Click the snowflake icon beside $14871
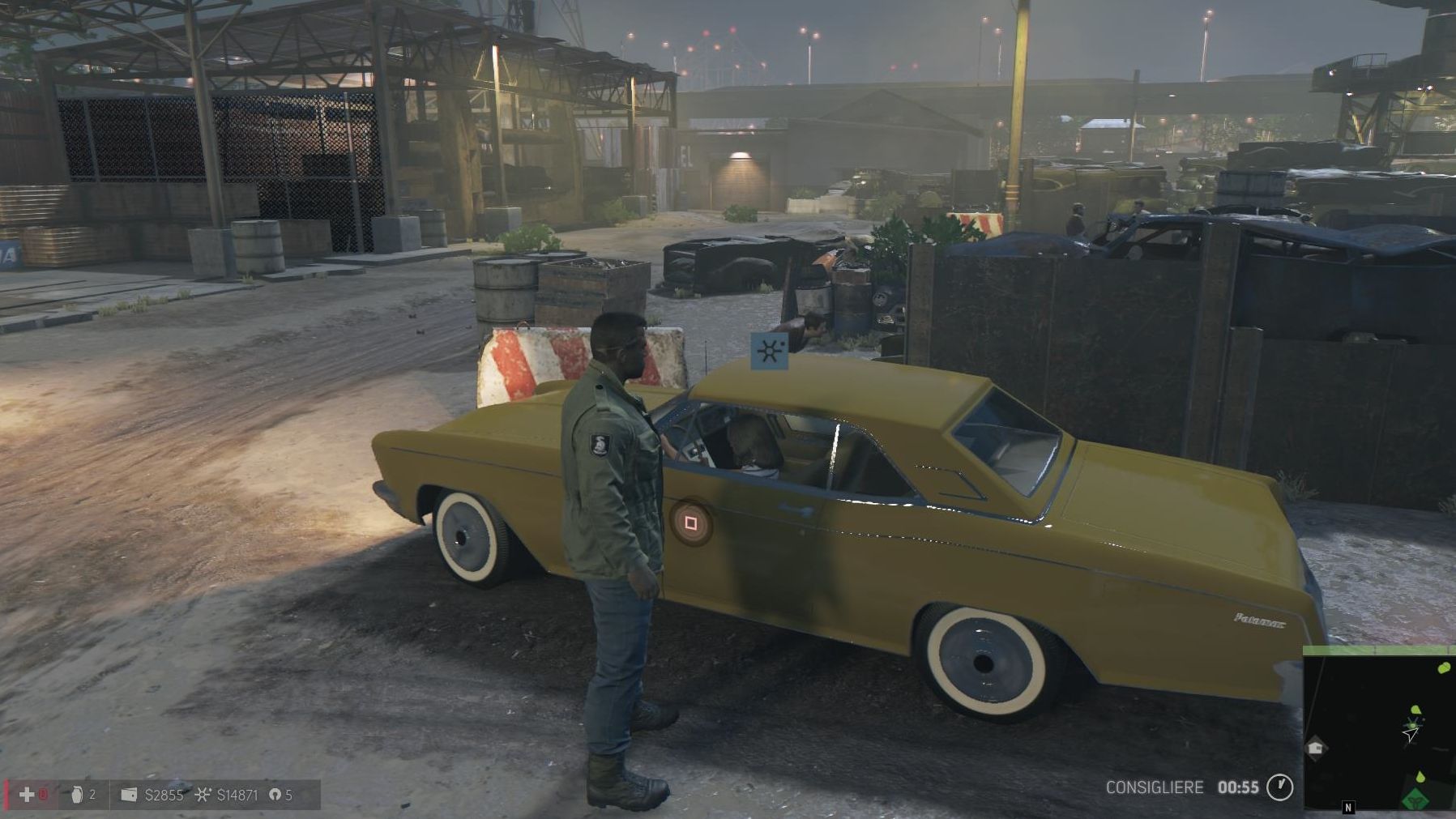 pos(203,794)
